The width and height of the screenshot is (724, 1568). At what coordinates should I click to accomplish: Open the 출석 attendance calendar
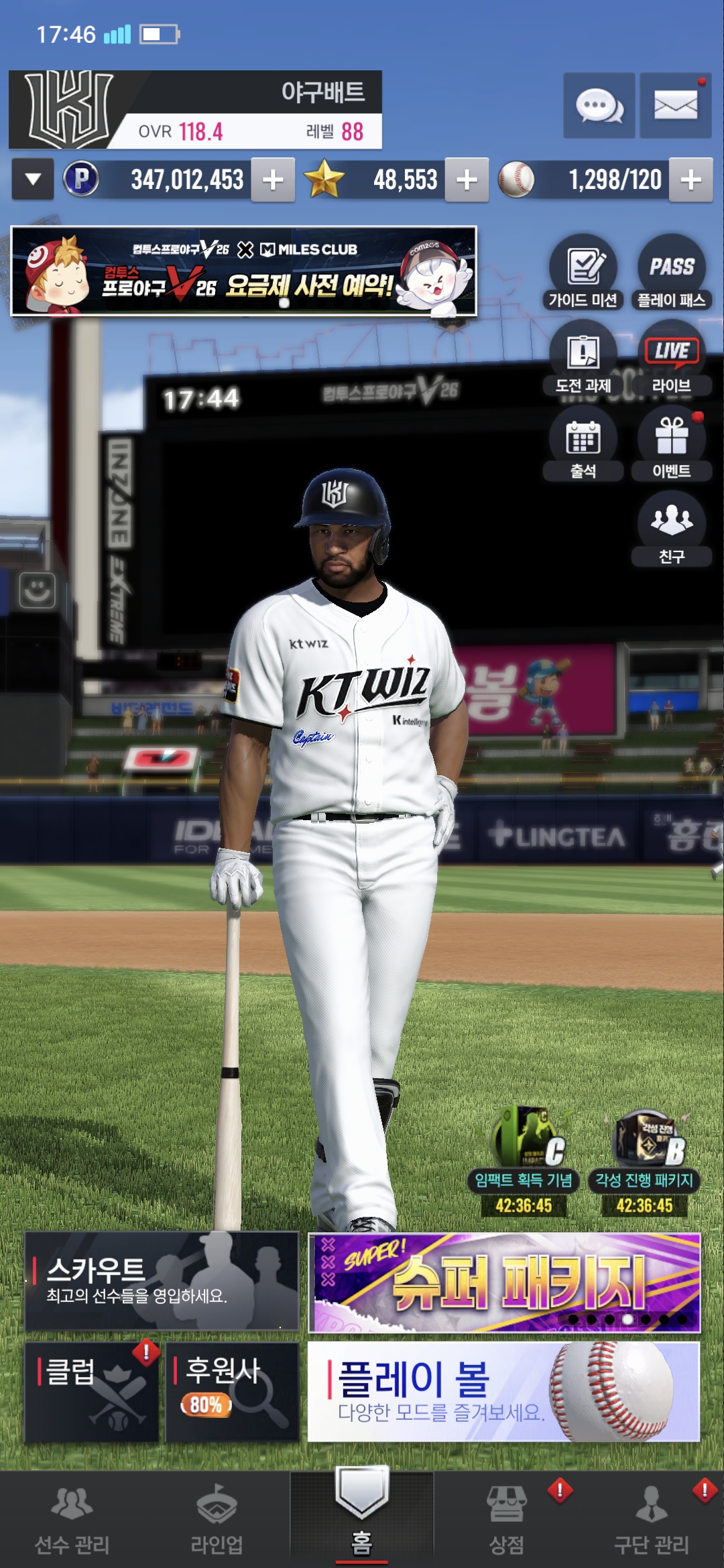pos(583,443)
